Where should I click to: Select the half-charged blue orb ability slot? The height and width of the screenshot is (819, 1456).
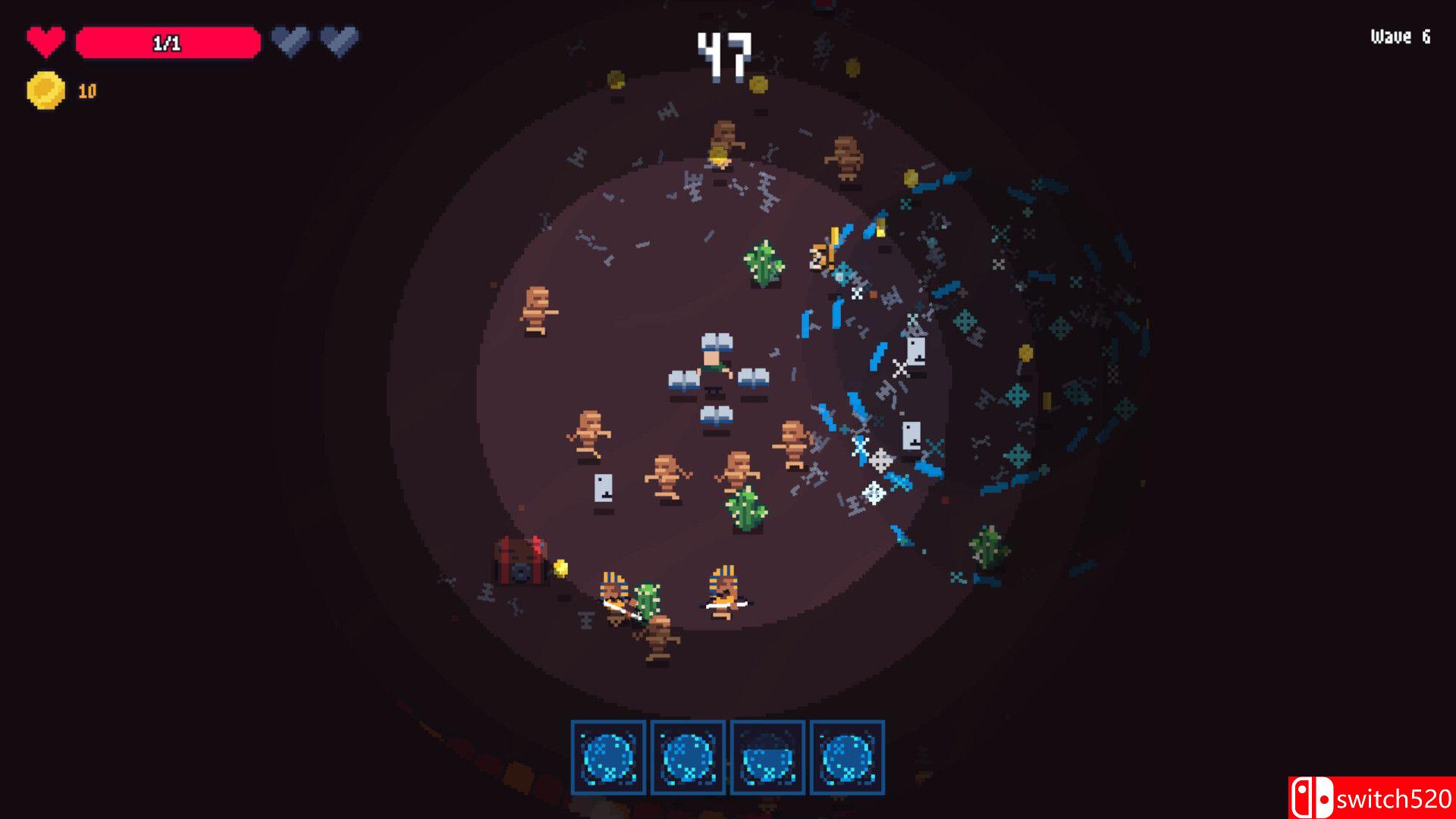pyautogui.click(x=767, y=758)
